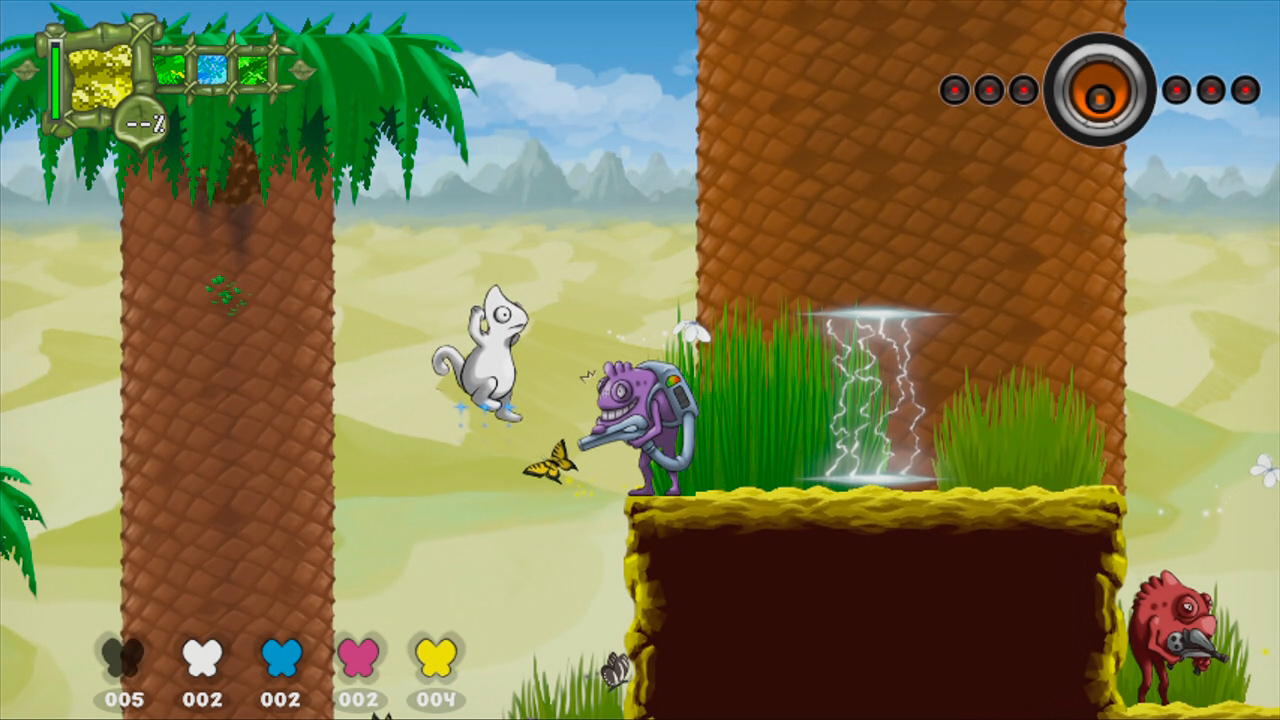Switch to the first green gem slot
The height and width of the screenshot is (720, 1280).
click(170, 69)
